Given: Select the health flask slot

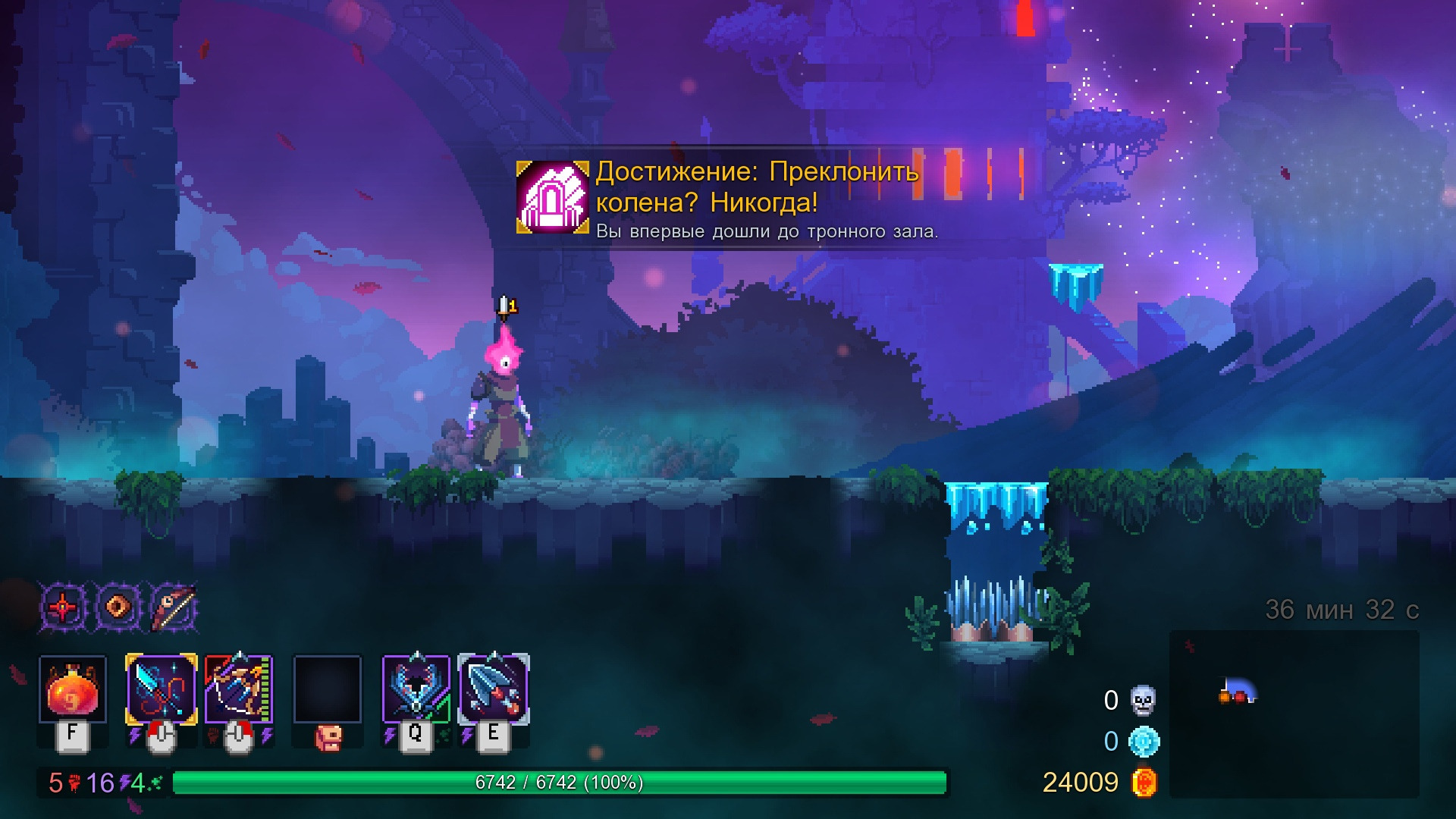Looking at the screenshot, I should tap(72, 689).
